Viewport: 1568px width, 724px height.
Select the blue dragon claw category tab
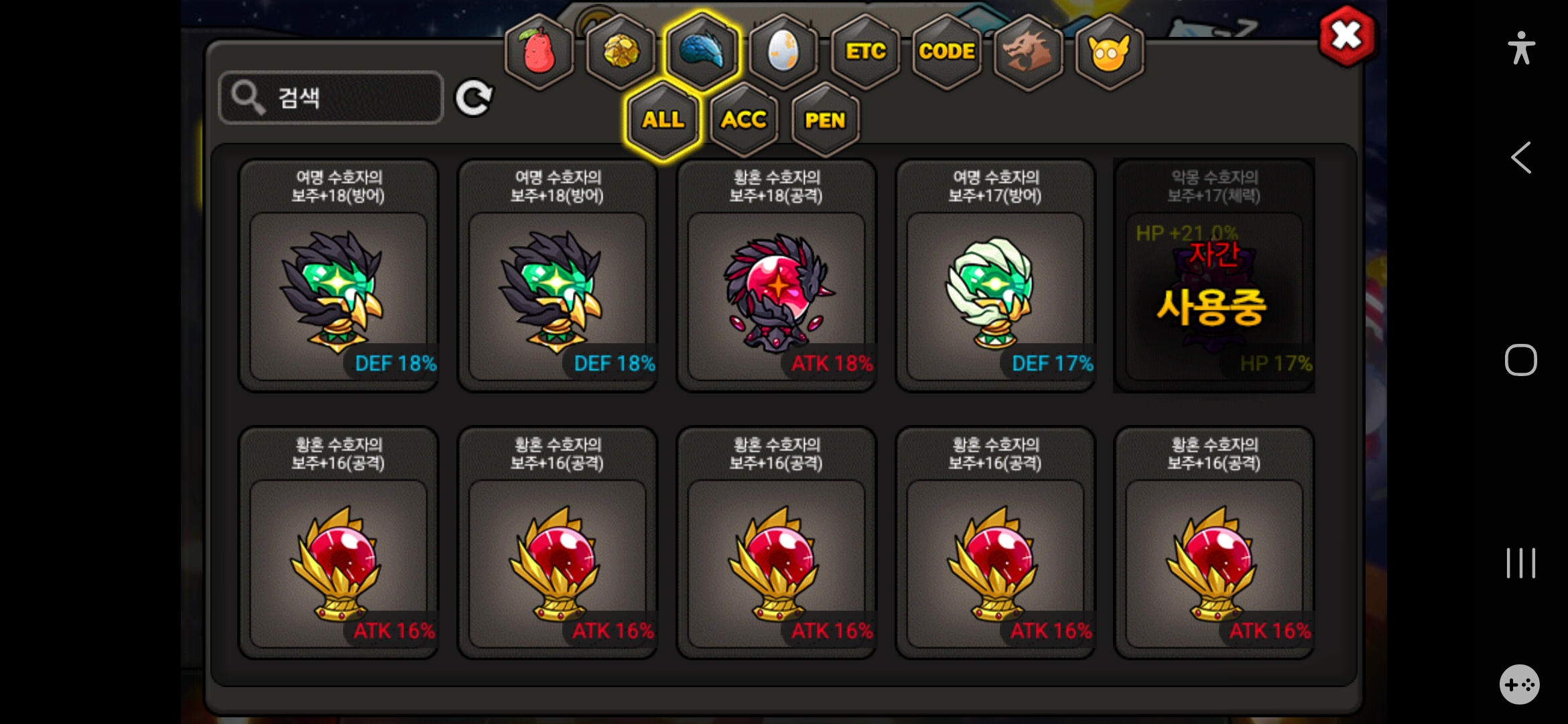[x=702, y=51]
